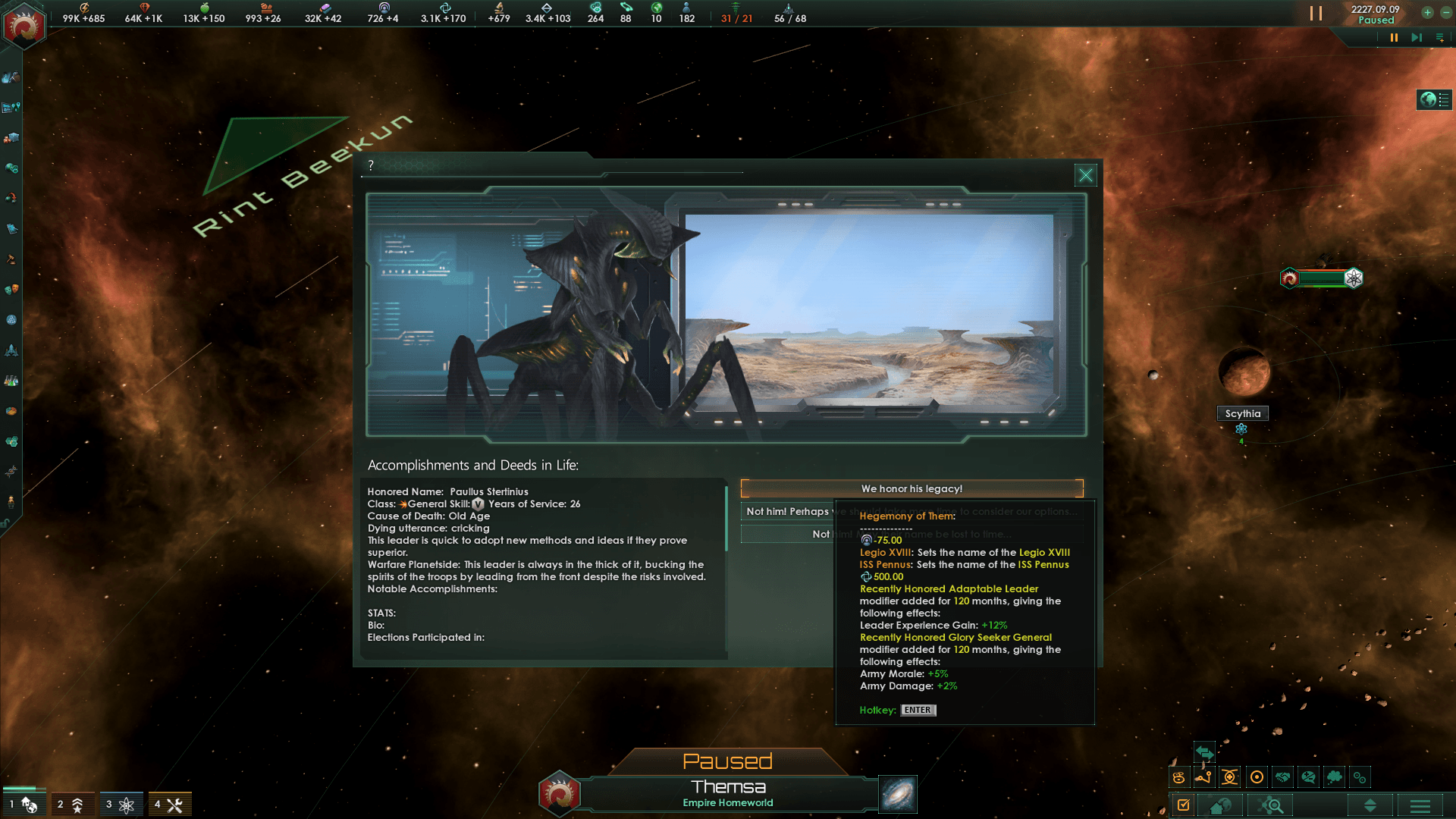Image resolution: width=1456 pixels, height=819 pixels.
Task: Click the go-to-homeworld house icon
Action: click(1220, 805)
